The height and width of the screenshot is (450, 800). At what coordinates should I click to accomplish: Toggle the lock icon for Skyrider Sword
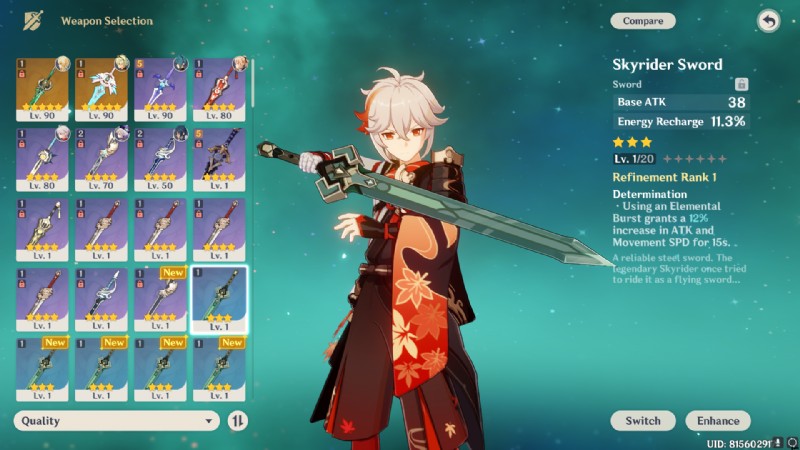741,85
